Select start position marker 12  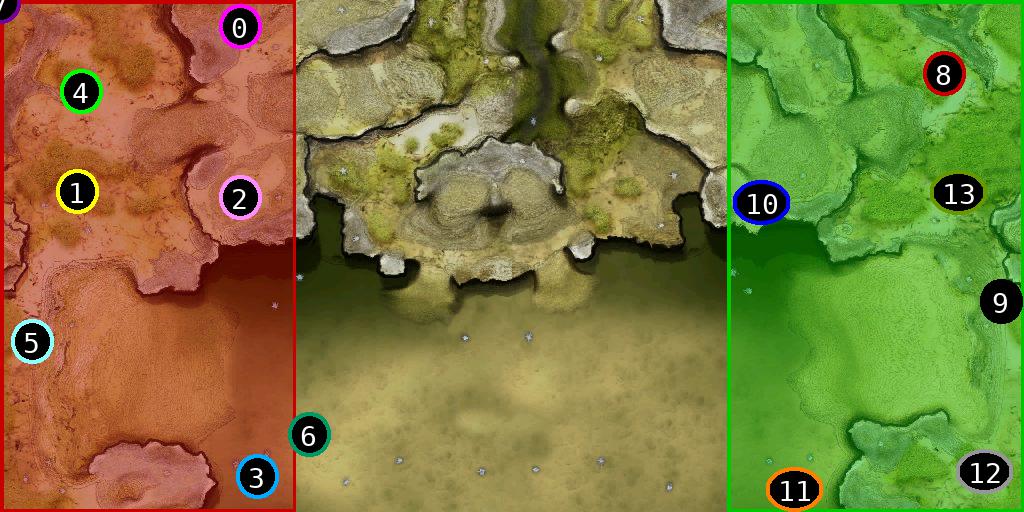[985, 471]
